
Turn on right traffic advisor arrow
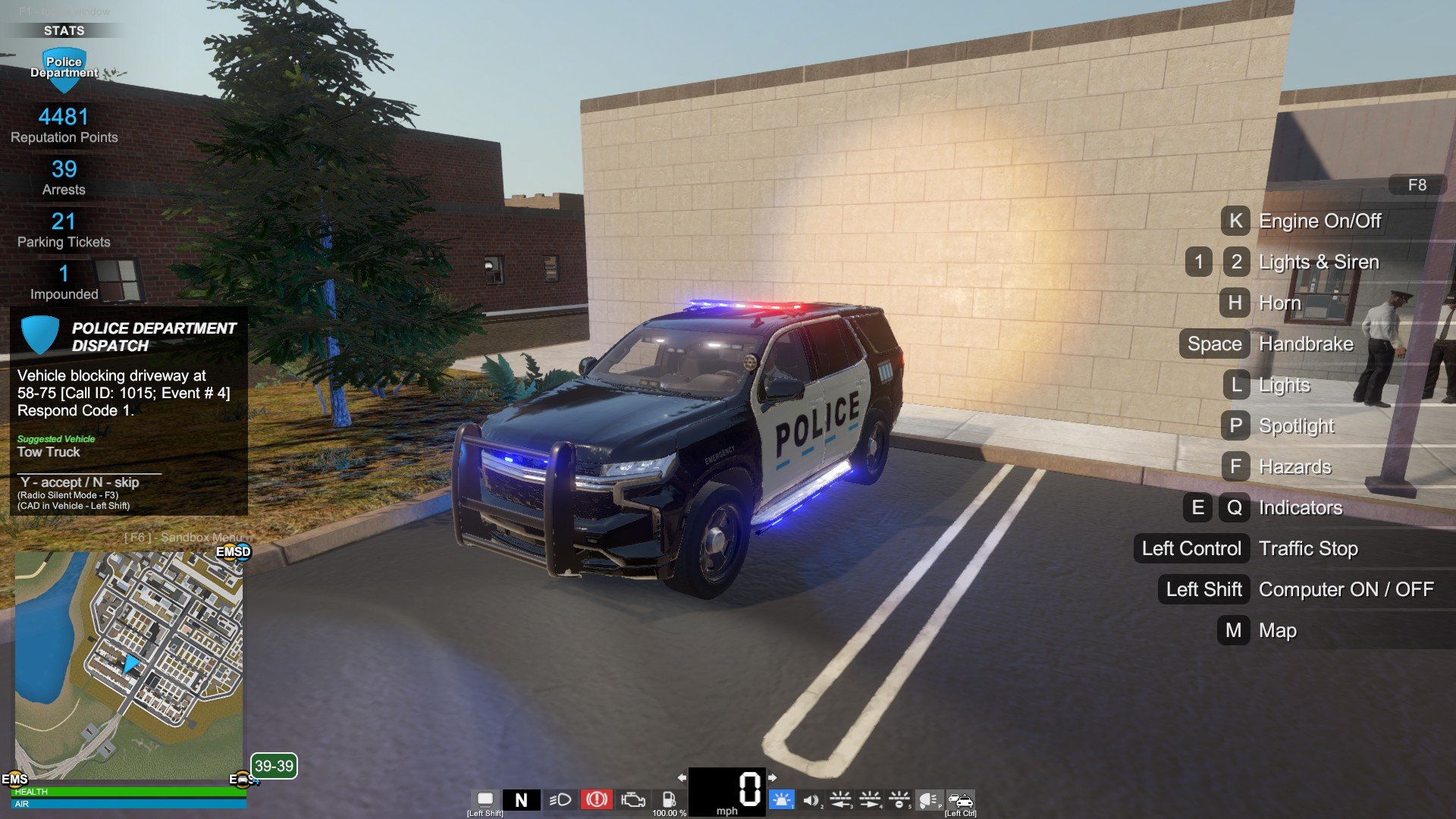tap(870, 799)
